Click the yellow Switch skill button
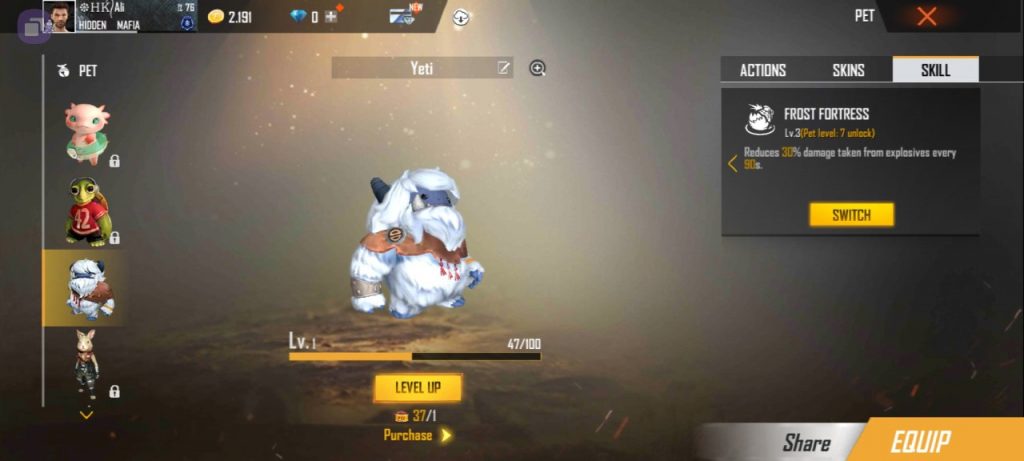 (851, 215)
